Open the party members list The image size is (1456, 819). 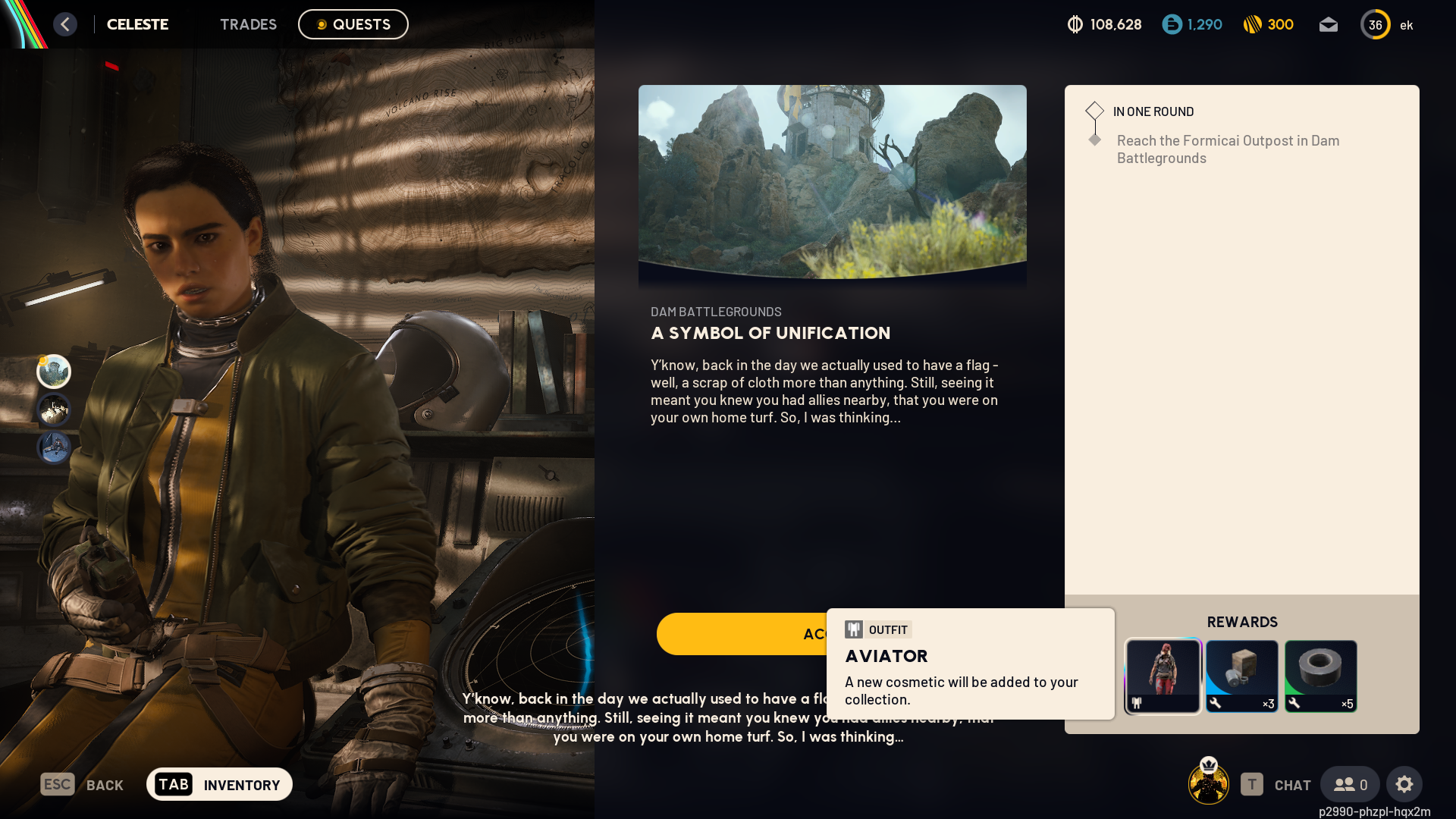coord(1350,784)
